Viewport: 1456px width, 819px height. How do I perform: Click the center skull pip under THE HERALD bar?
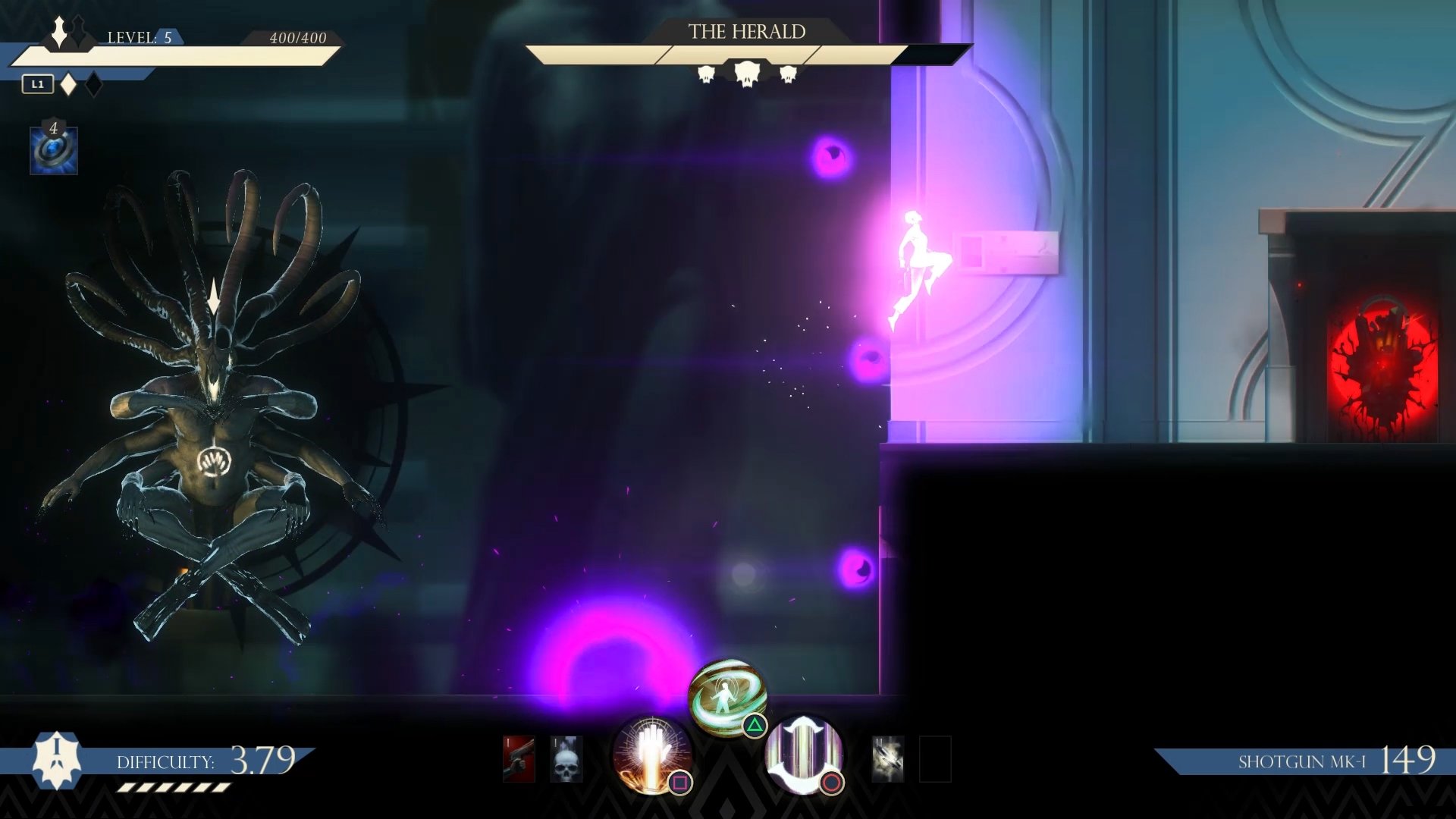coord(747,72)
